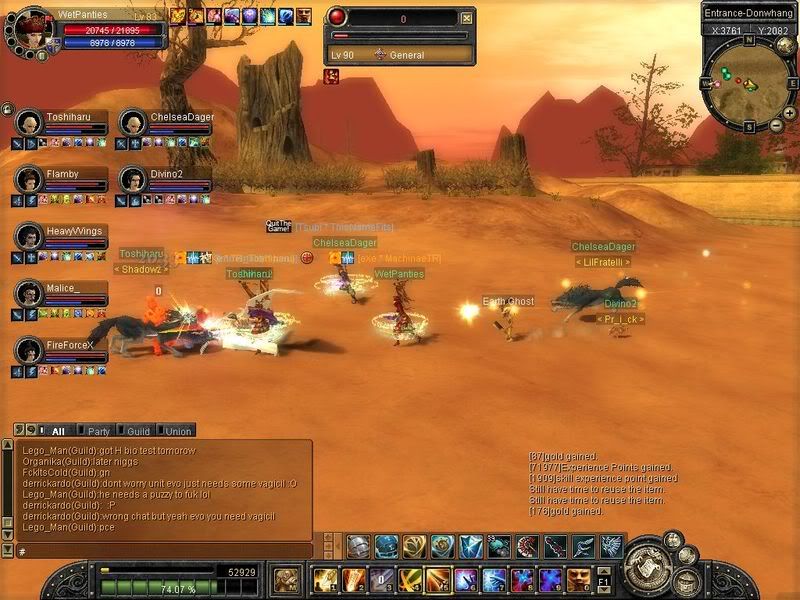This screenshot has width=800, height=600.
Task: Select the Union chat tab
Action: (177, 431)
